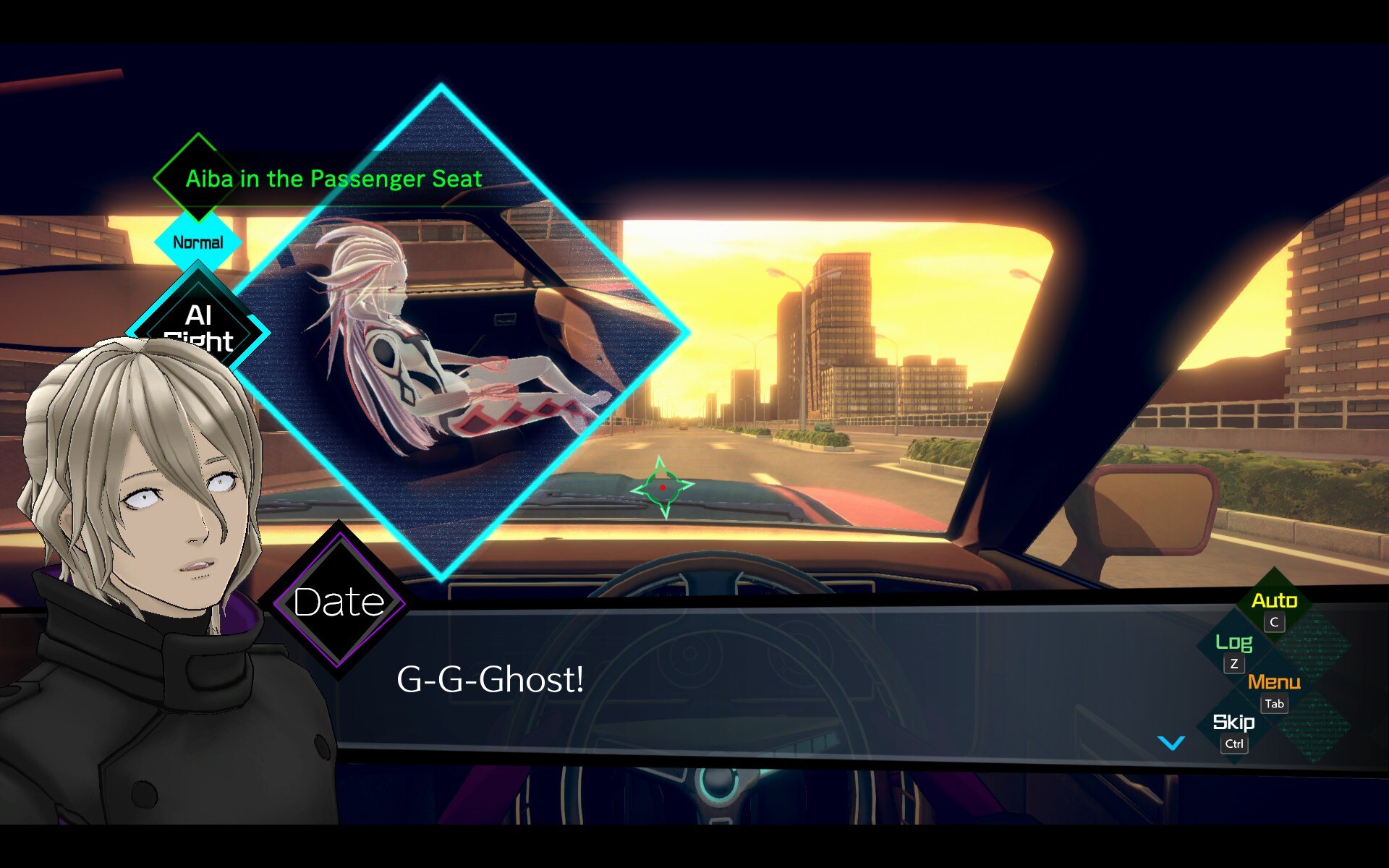
Task: Click the green targeting reticle on the road
Action: (663, 488)
